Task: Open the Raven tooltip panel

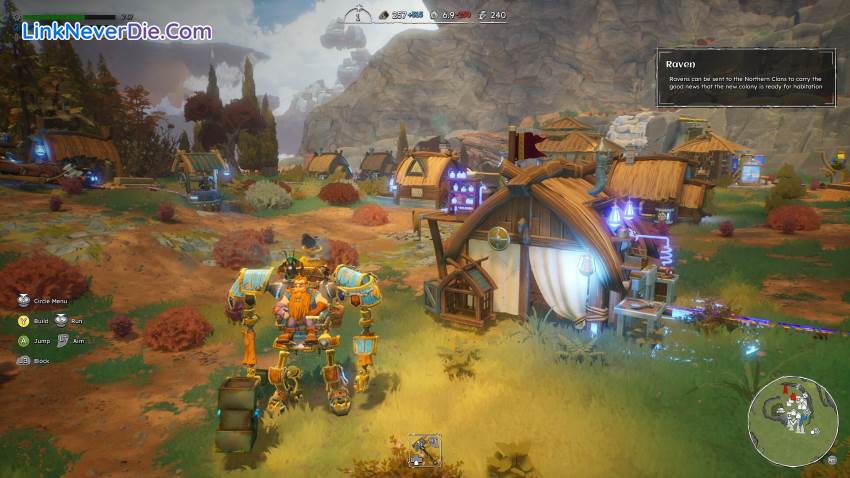Action: tap(745, 78)
